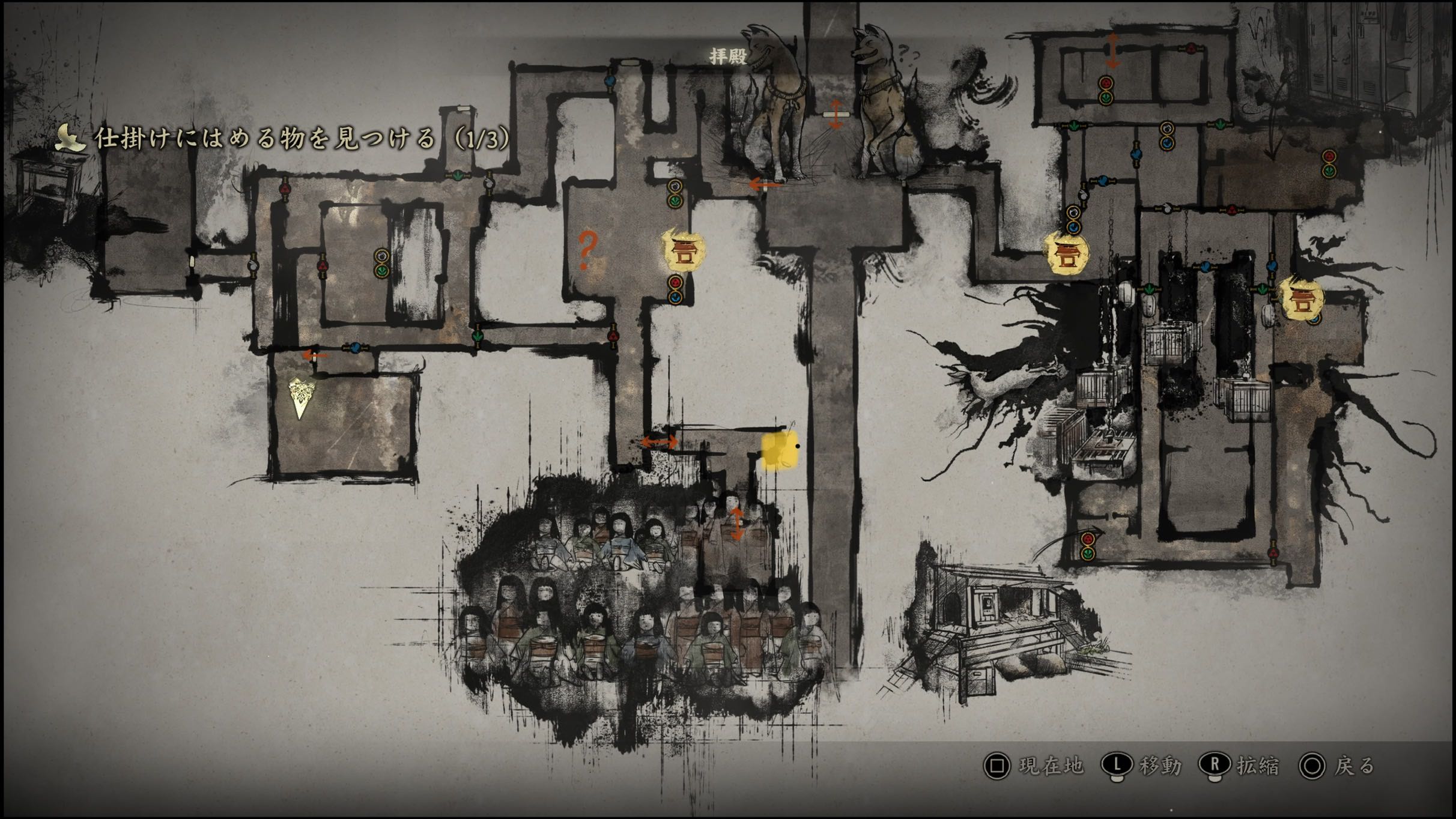
Task: Click the orange question mark map marker
Action: point(587,250)
